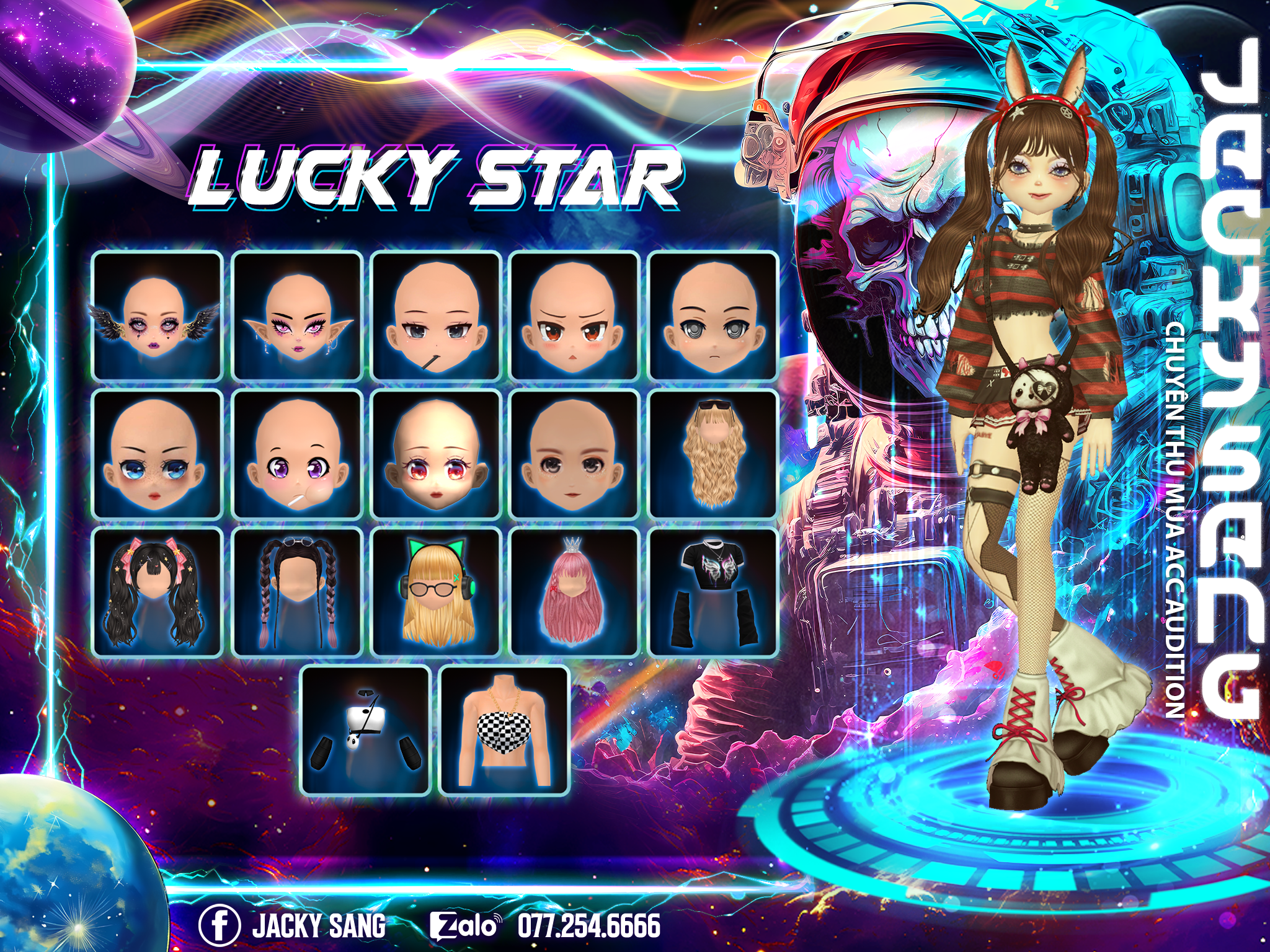Select the pink hair with crown

click(575, 593)
